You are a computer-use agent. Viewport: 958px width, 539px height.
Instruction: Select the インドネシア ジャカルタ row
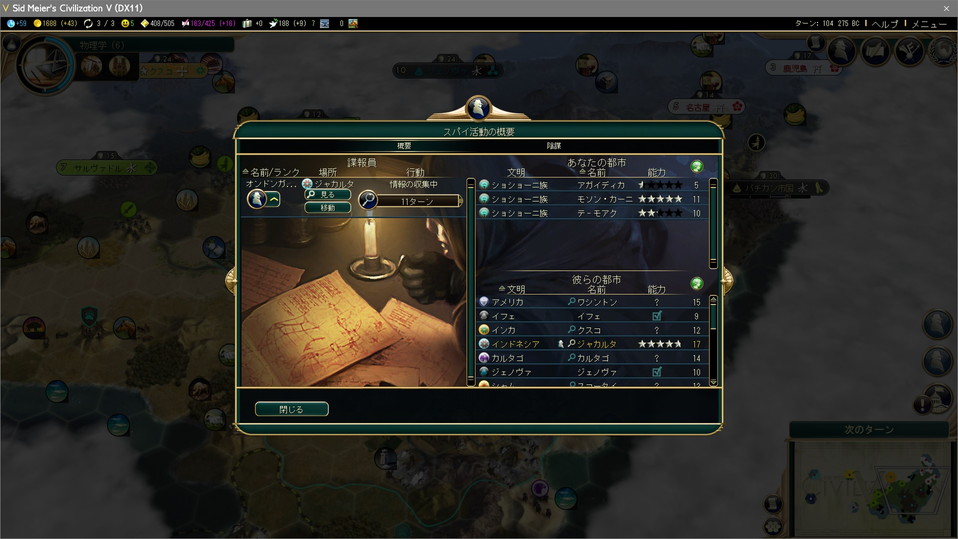594,344
